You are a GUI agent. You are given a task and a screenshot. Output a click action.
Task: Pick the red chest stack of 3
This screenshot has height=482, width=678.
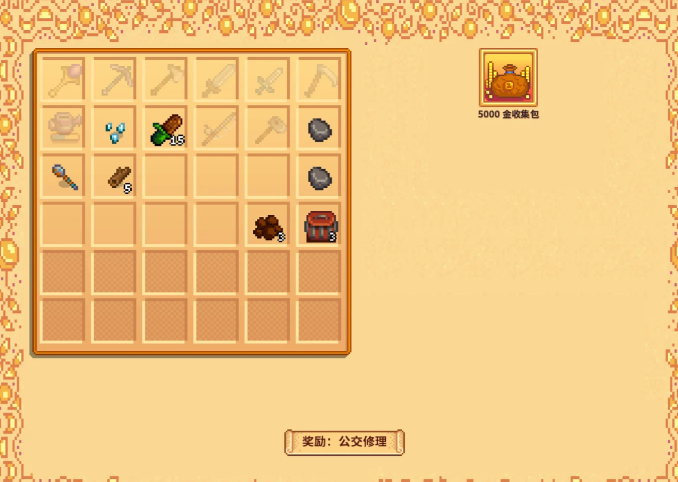point(319,227)
